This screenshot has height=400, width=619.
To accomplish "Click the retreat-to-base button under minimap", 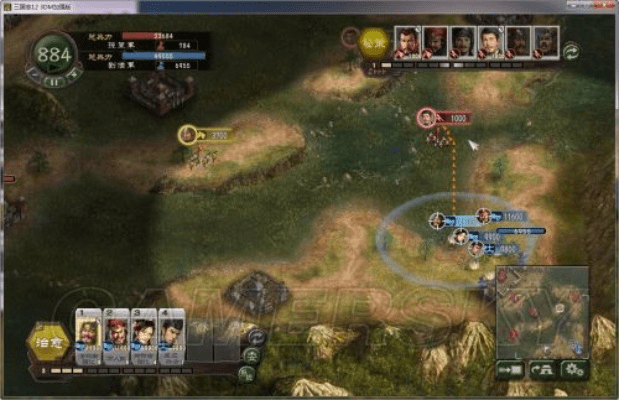I will (543, 368).
